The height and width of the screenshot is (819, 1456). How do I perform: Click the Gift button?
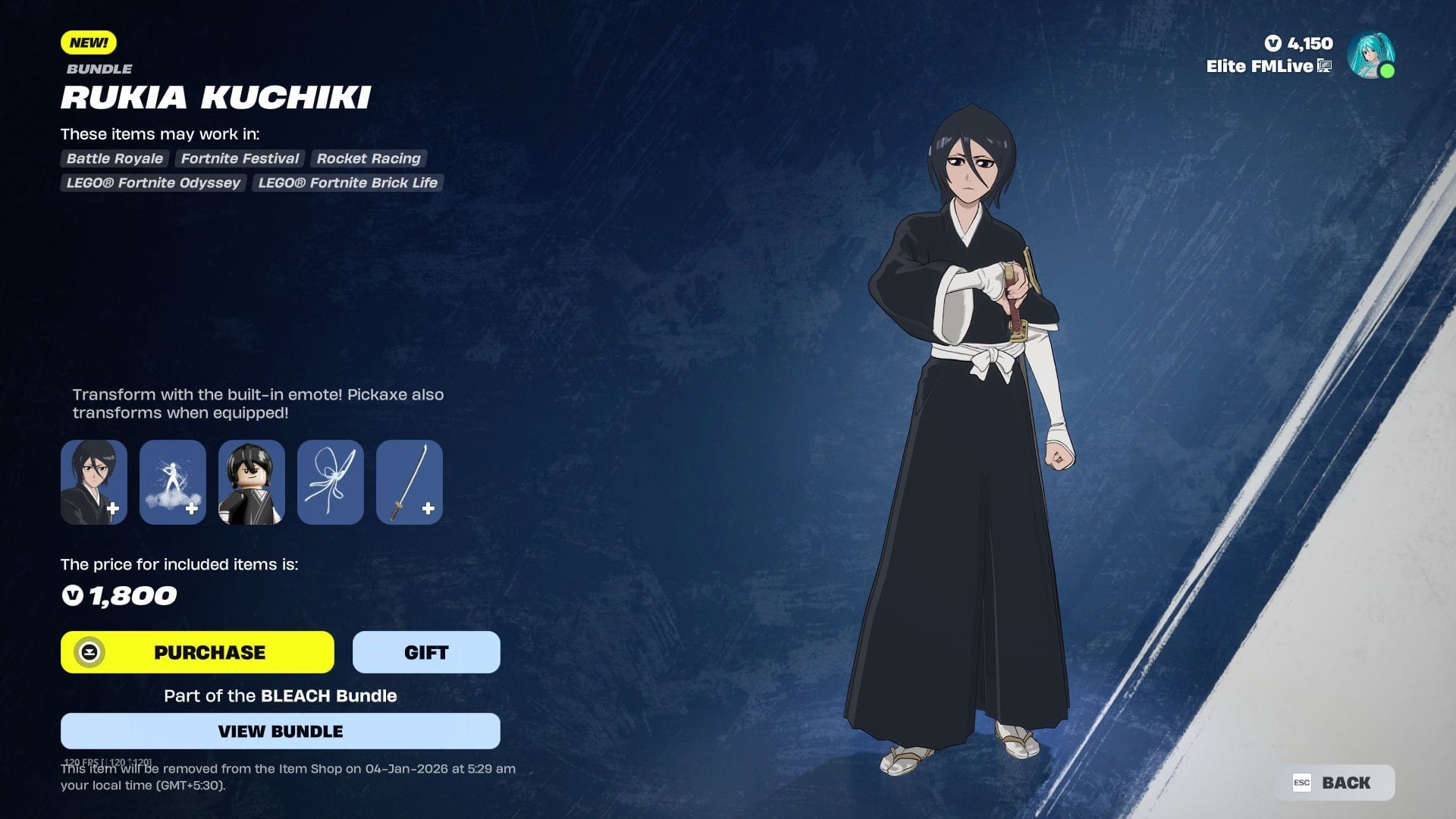coord(425,652)
